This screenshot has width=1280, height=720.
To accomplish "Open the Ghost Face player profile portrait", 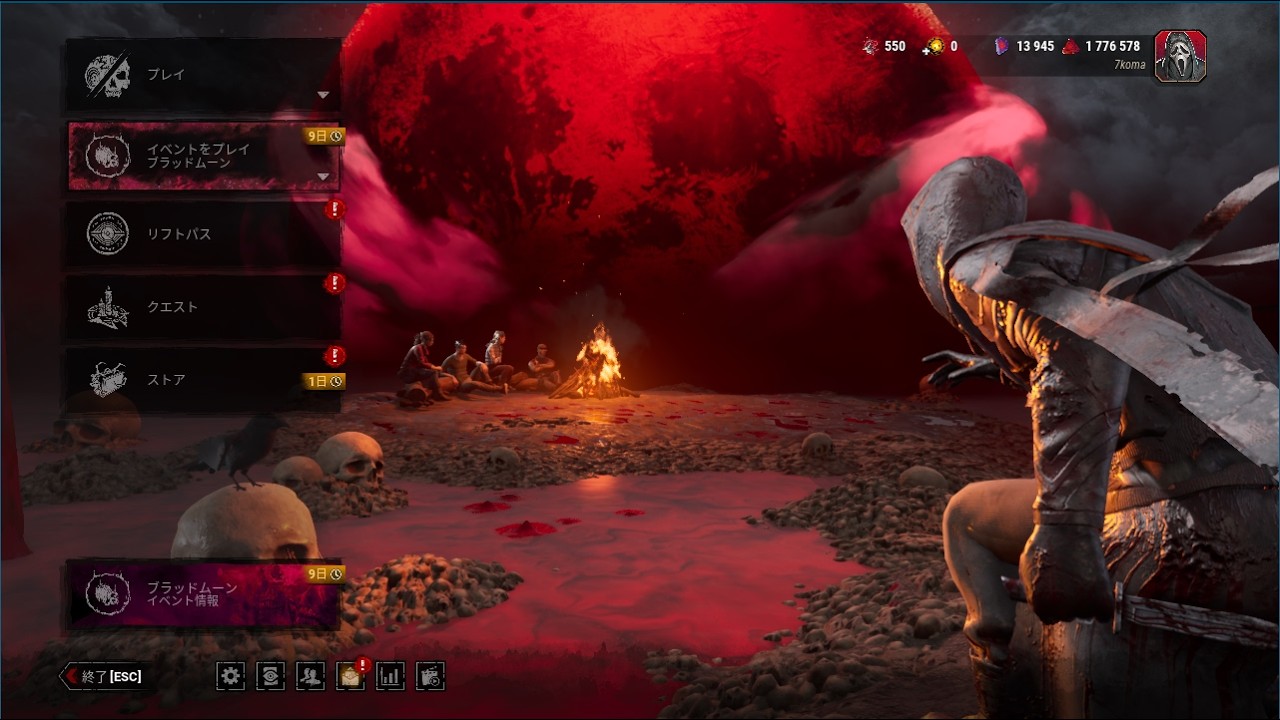I will click(1180, 56).
